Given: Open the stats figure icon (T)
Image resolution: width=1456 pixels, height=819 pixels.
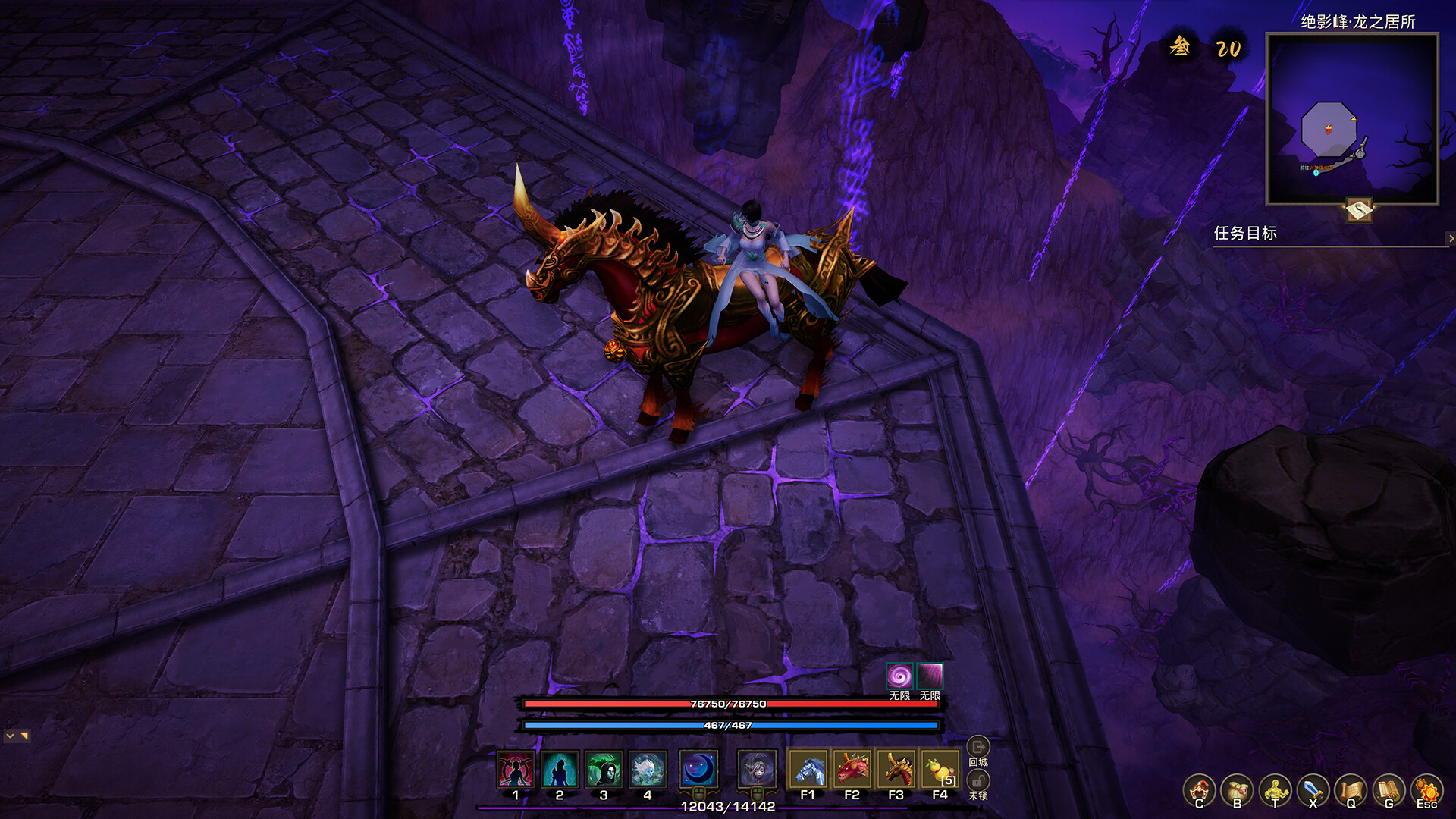Looking at the screenshot, I should pos(1276,789).
